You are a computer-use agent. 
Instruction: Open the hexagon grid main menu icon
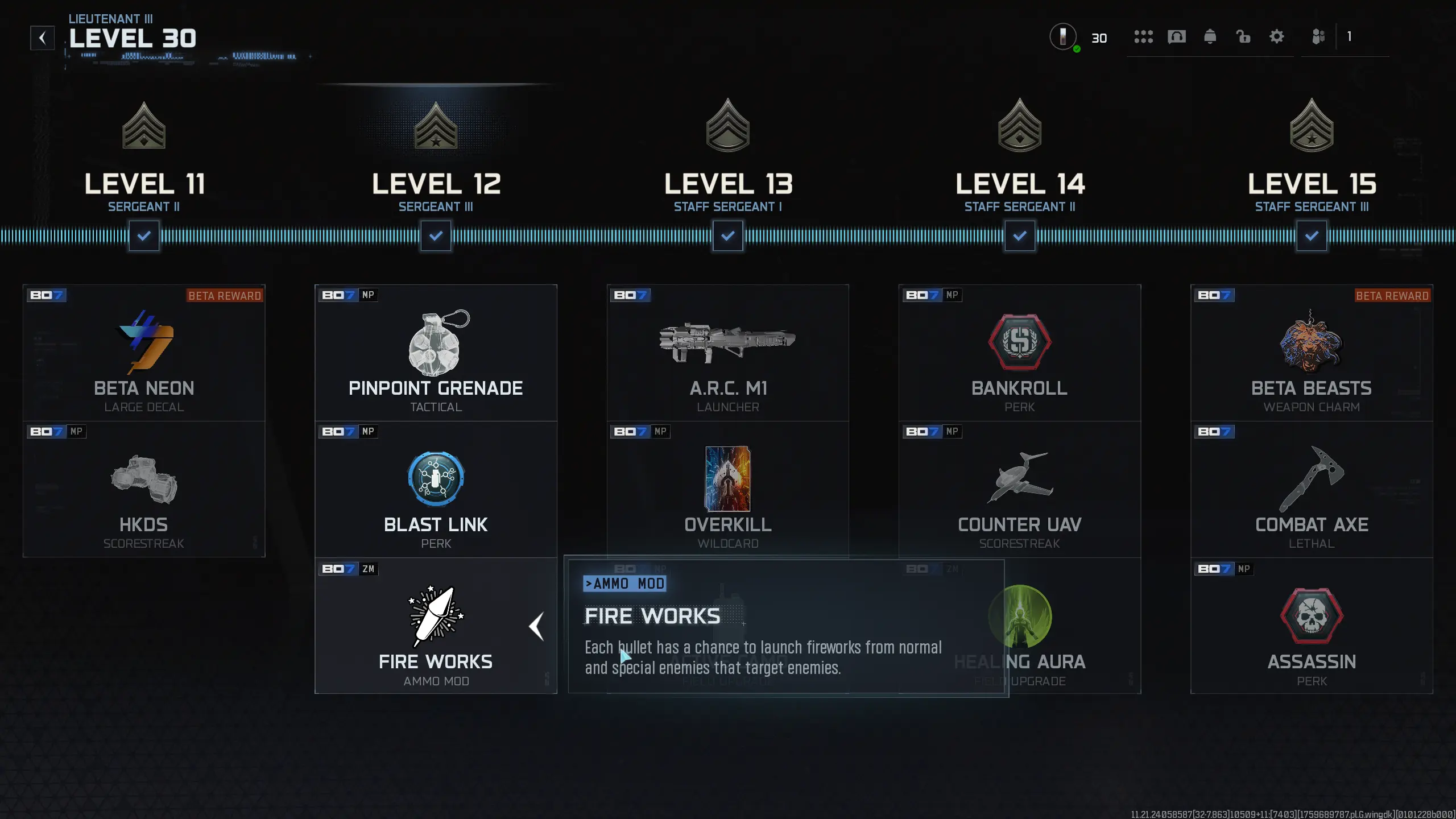click(1144, 37)
